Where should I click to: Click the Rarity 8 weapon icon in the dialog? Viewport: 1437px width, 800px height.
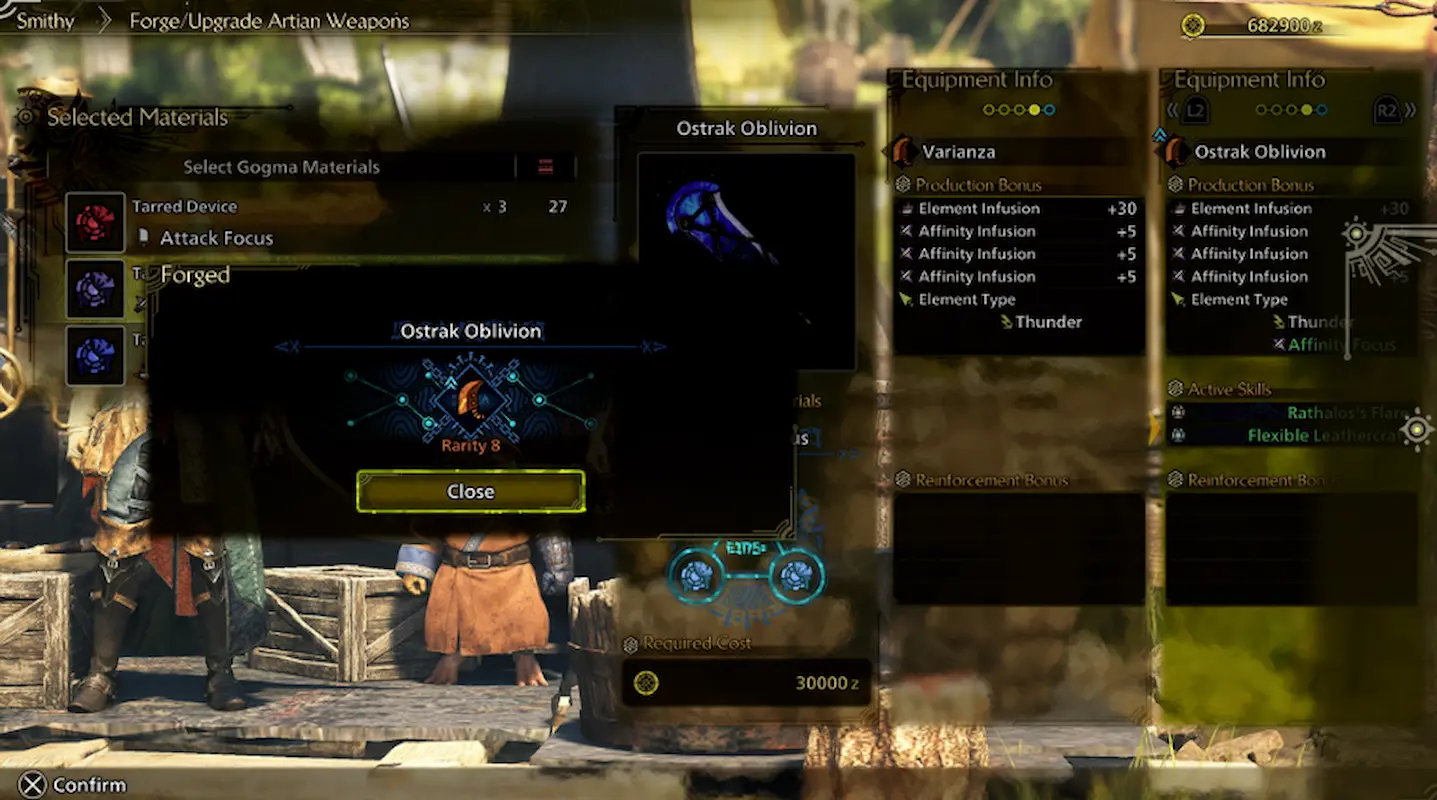pos(470,400)
